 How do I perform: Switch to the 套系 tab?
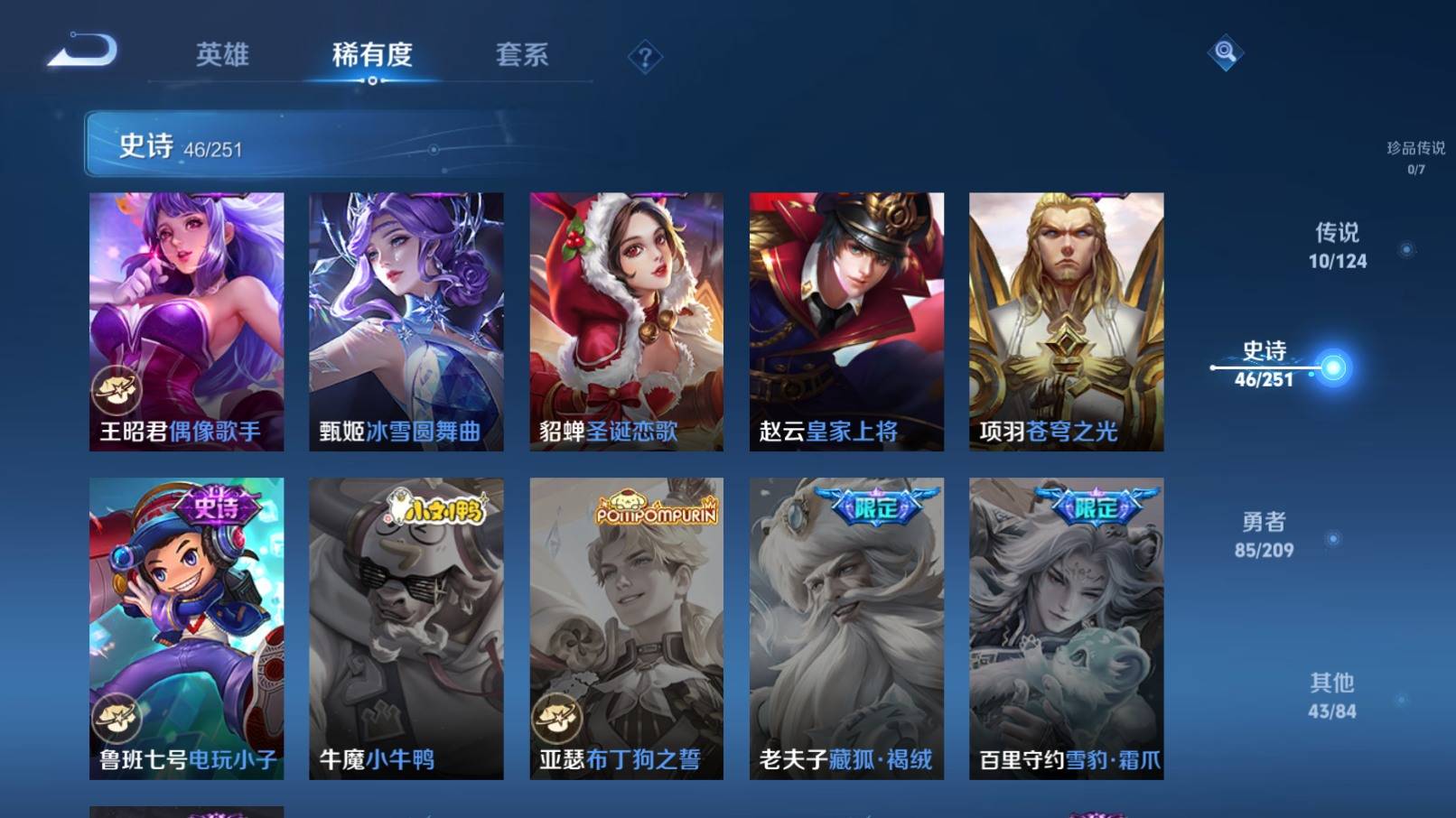coord(524,56)
